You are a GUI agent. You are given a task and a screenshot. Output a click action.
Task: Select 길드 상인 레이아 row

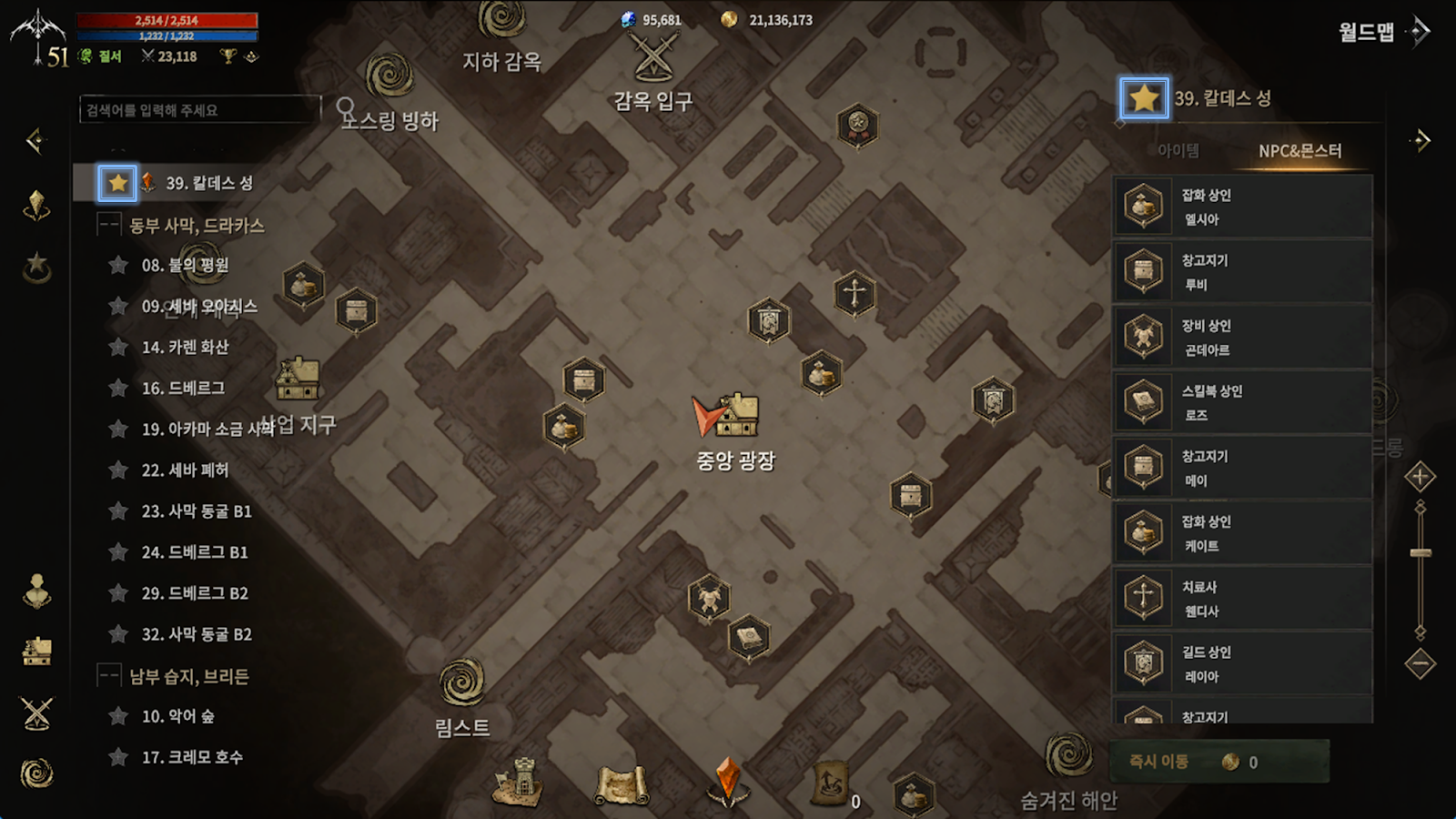1242,664
